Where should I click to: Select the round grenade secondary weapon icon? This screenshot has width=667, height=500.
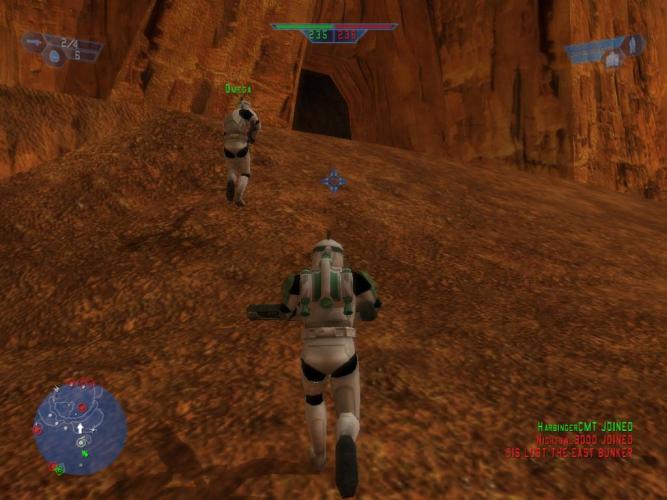pos(56,57)
